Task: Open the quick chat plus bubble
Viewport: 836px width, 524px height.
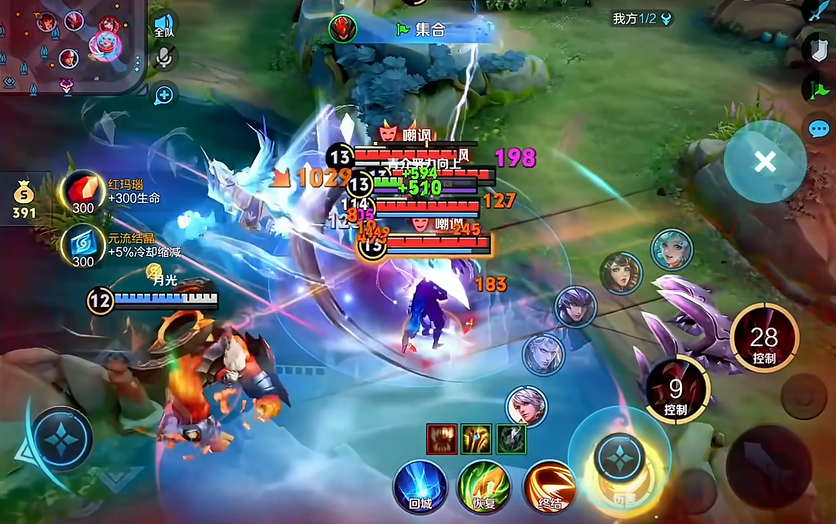Action: pos(163,95)
